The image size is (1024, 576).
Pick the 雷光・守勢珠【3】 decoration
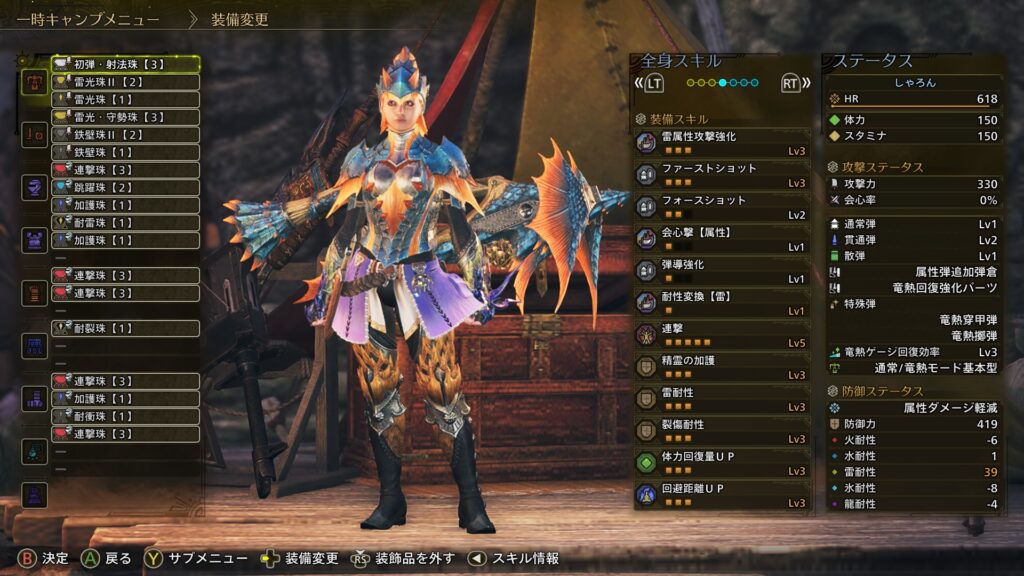(125, 117)
